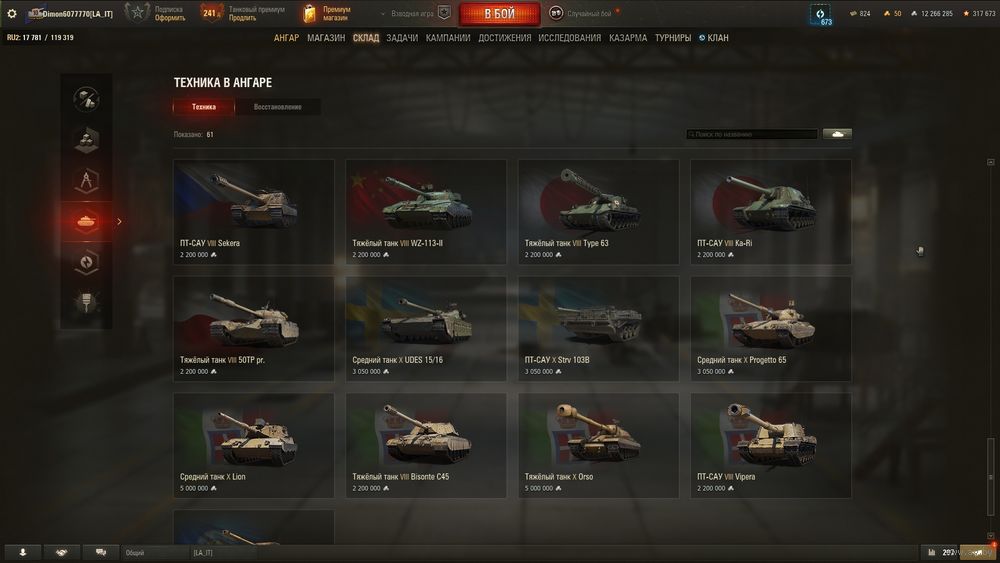Select the Bisonte C45 heavy tank card
The image size is (1000, 563).
426,445
